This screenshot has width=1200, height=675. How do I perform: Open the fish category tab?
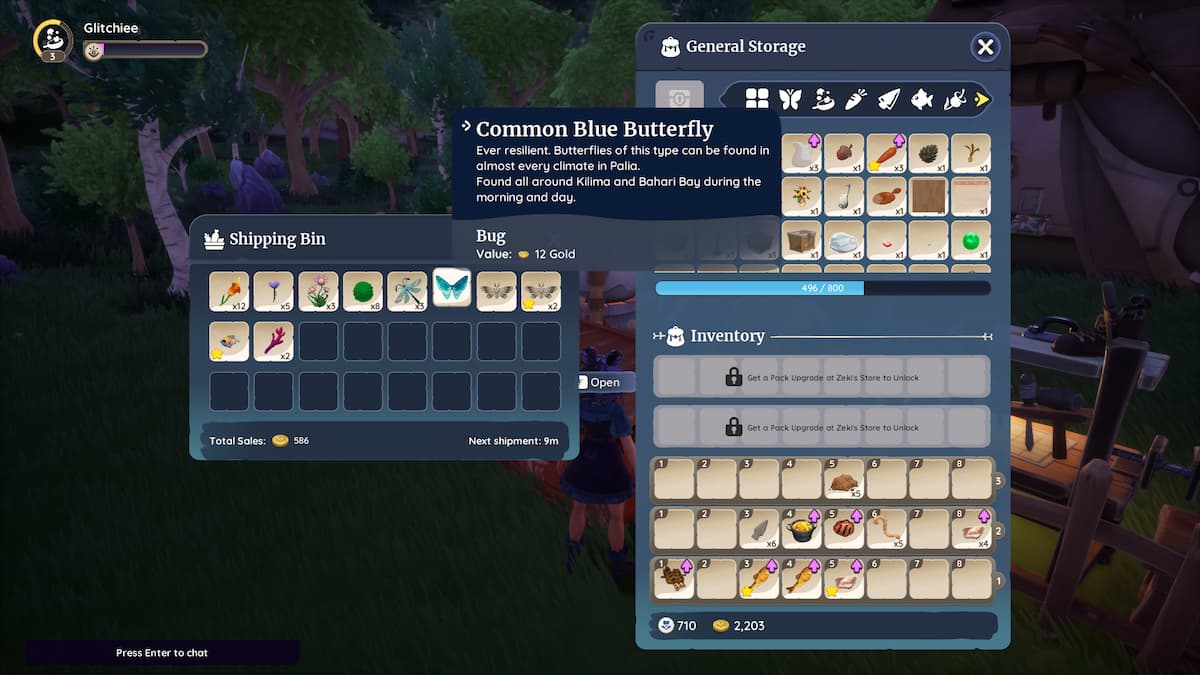[x=921, y=98]
